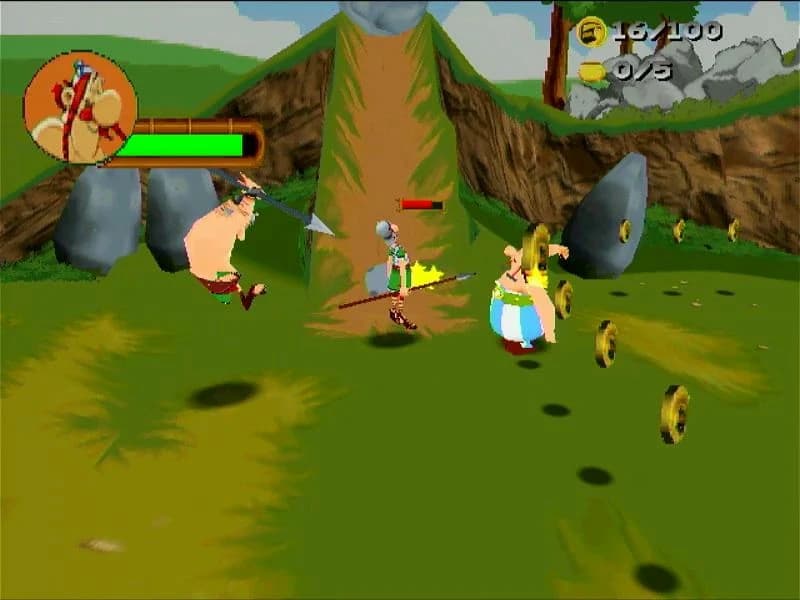Click the golden cauldron collectible icon
The width and height of the screenshot is (800, 600).
click(592, 70)
